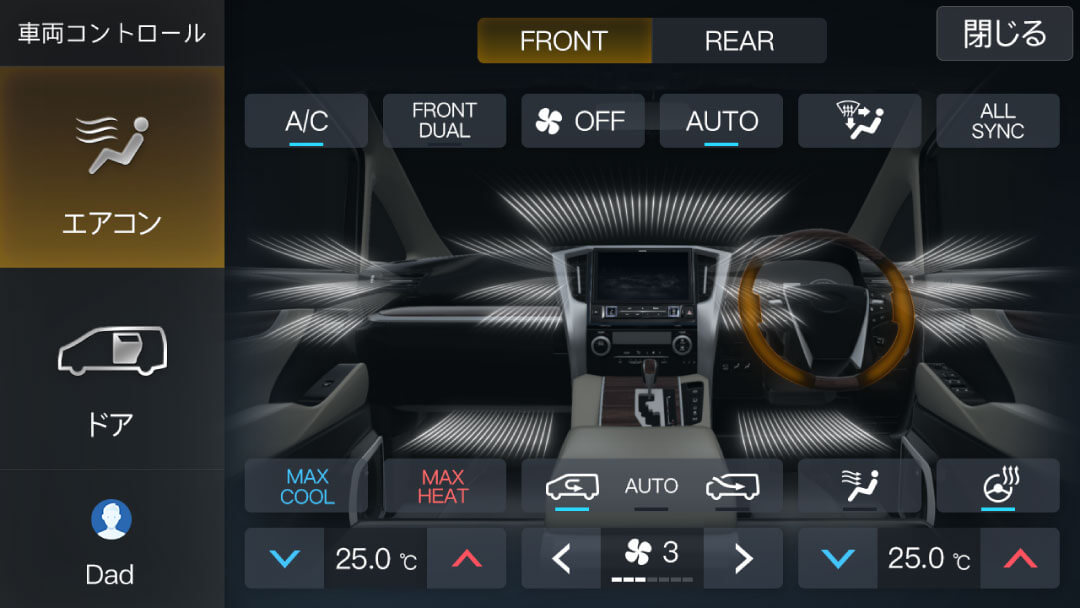Viewport: 1080px width, 608px height.
Task: Turn the fan OFF
Action: pos(582,121)
